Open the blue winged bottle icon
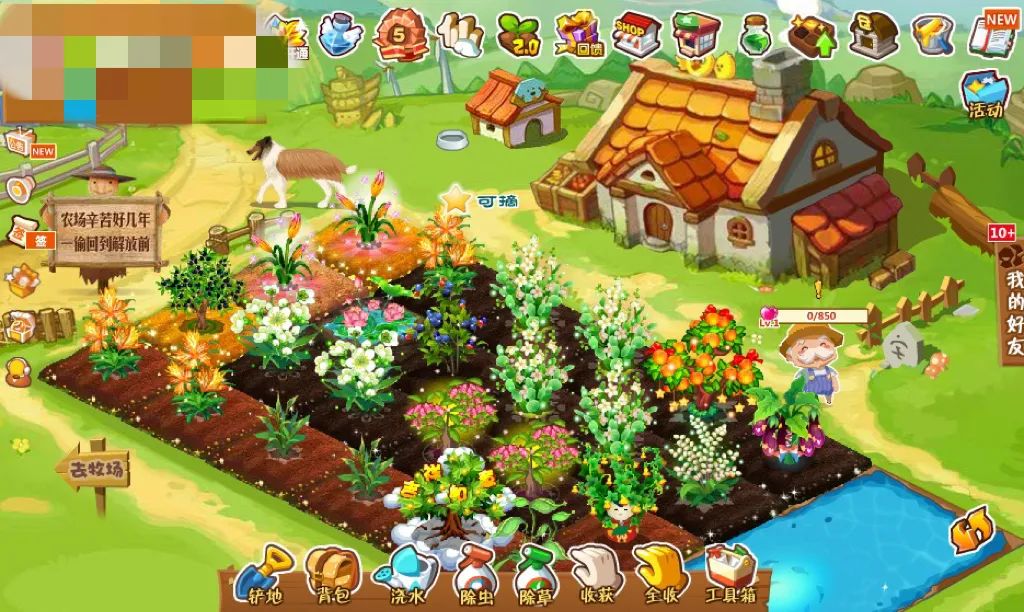The height and width of the screenshot is (612, 1024). click(342, 35)
